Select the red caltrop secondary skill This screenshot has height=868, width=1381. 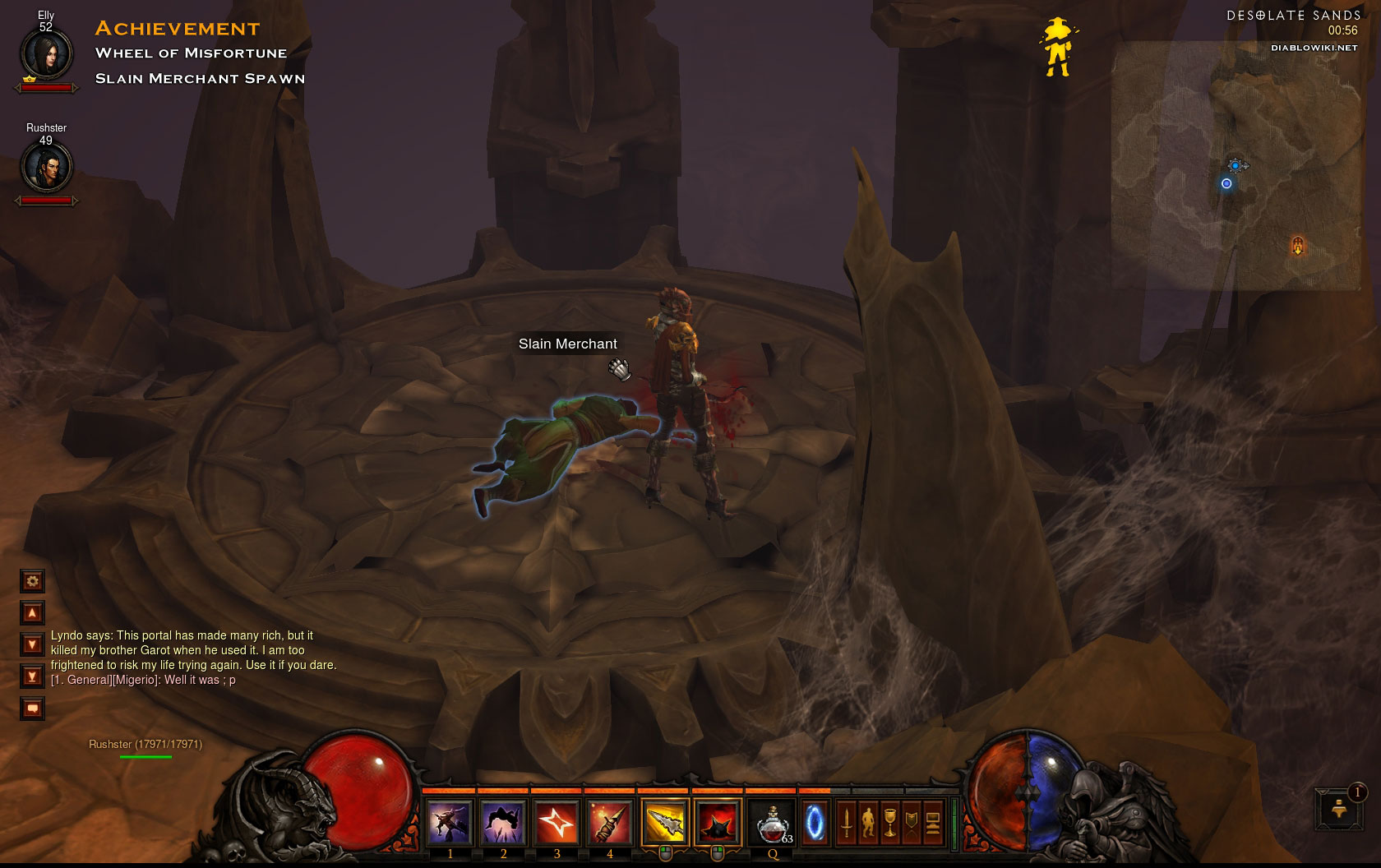[x=717, y=822]
